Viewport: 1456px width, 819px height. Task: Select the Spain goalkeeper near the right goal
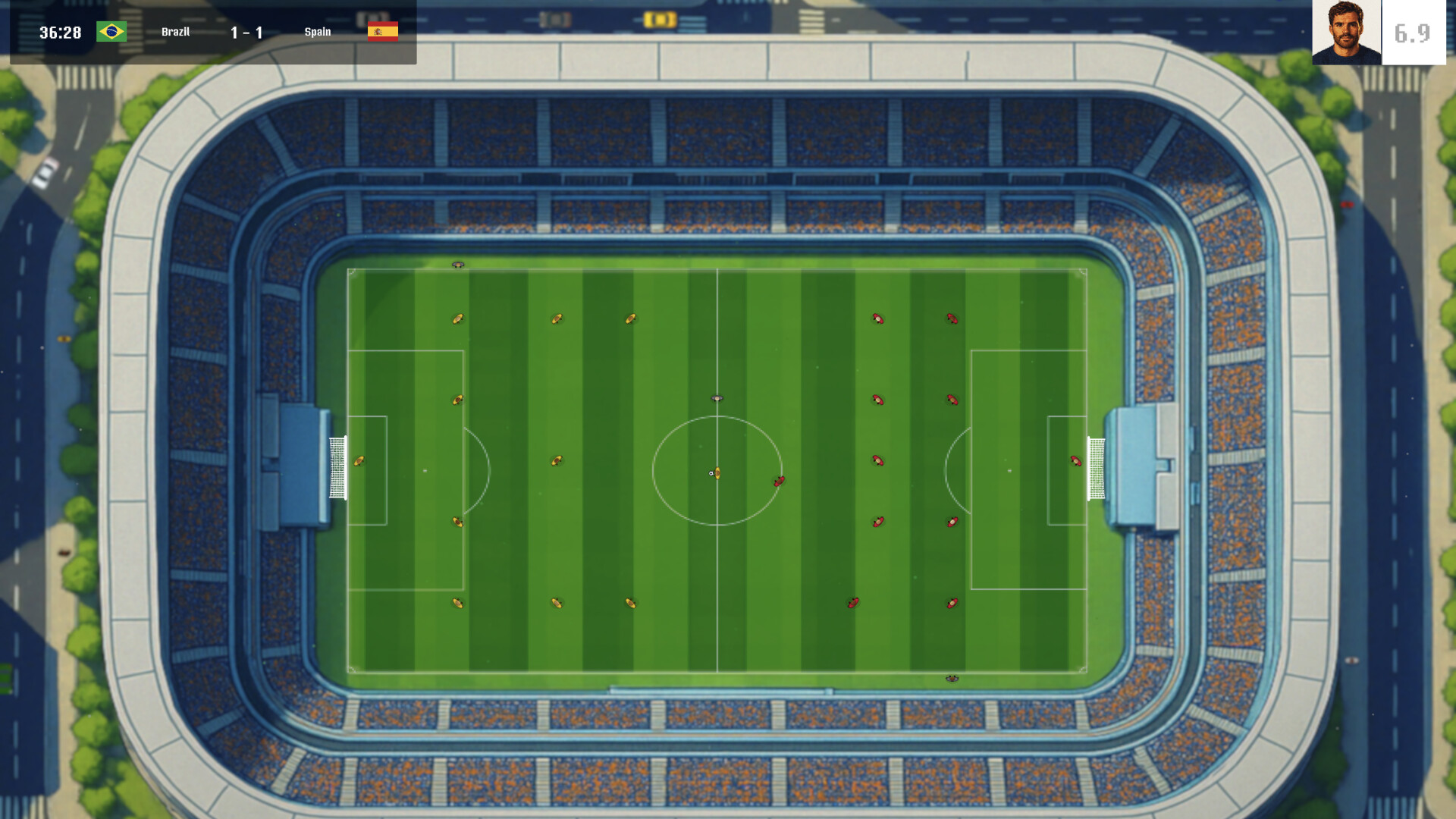click(1075, 460)
